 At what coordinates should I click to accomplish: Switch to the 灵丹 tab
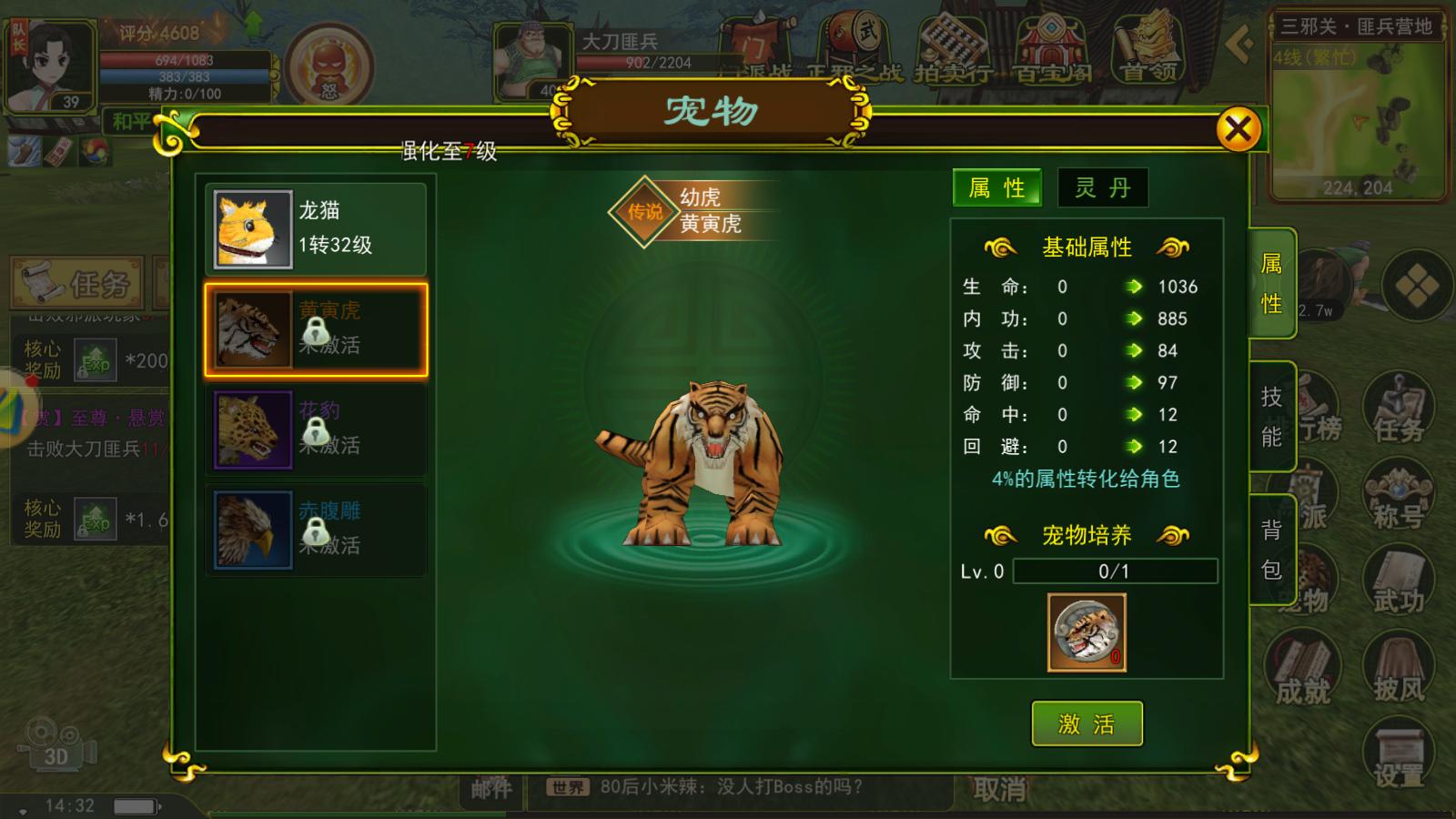[x=1101, y=187]
